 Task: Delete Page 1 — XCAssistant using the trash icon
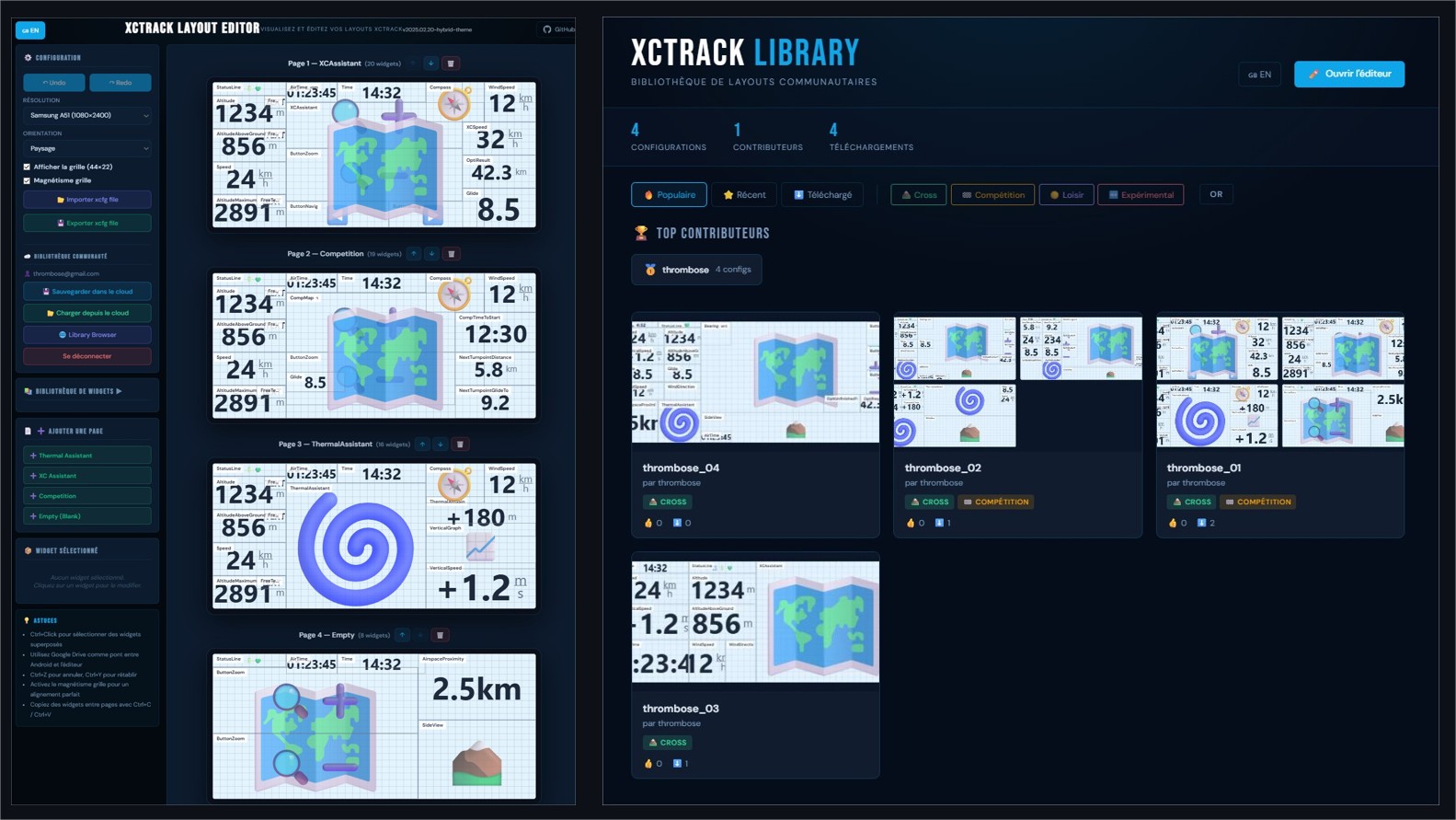451,63
